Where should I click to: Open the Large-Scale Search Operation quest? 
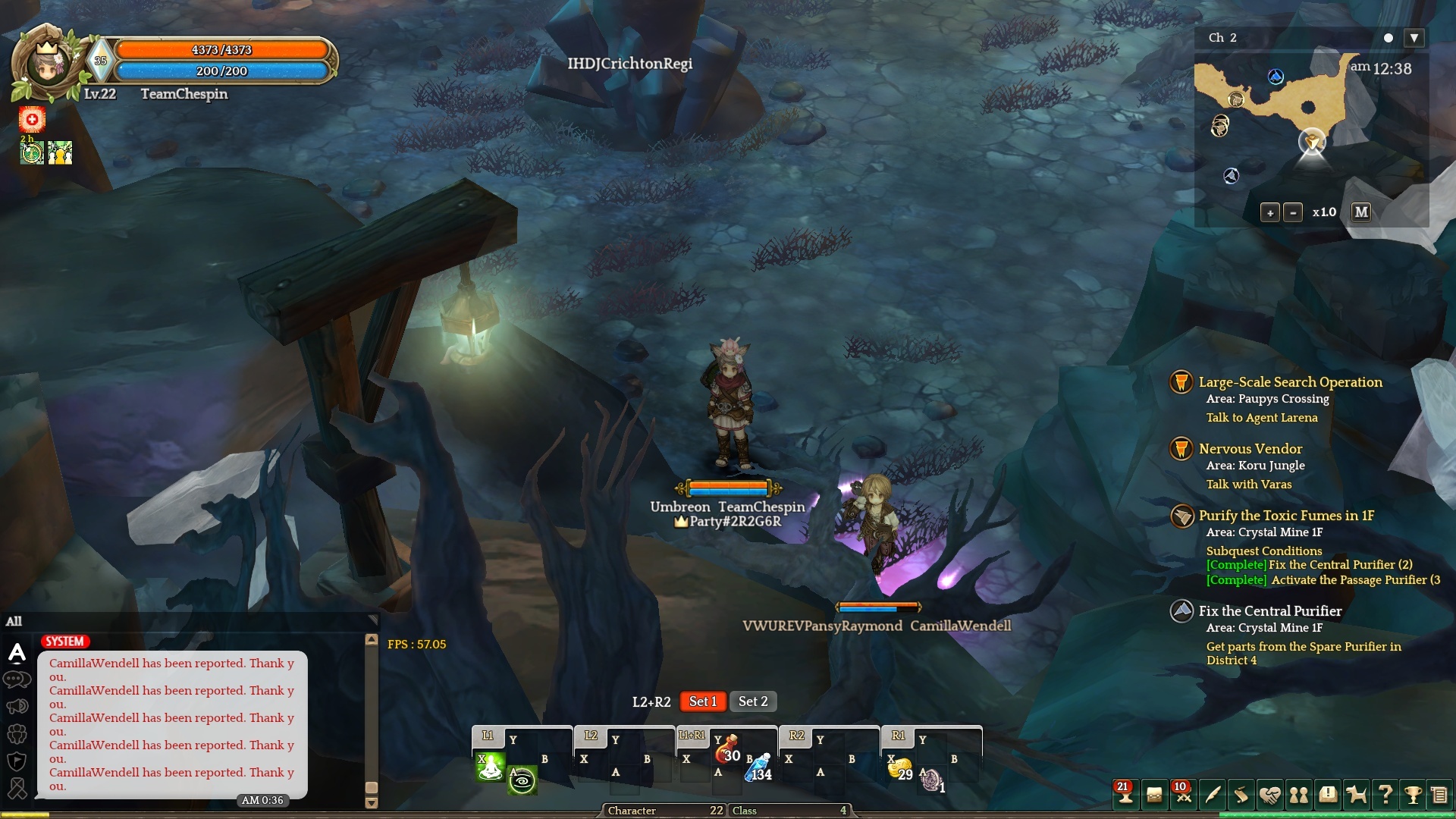click(x=1290, y=382)
